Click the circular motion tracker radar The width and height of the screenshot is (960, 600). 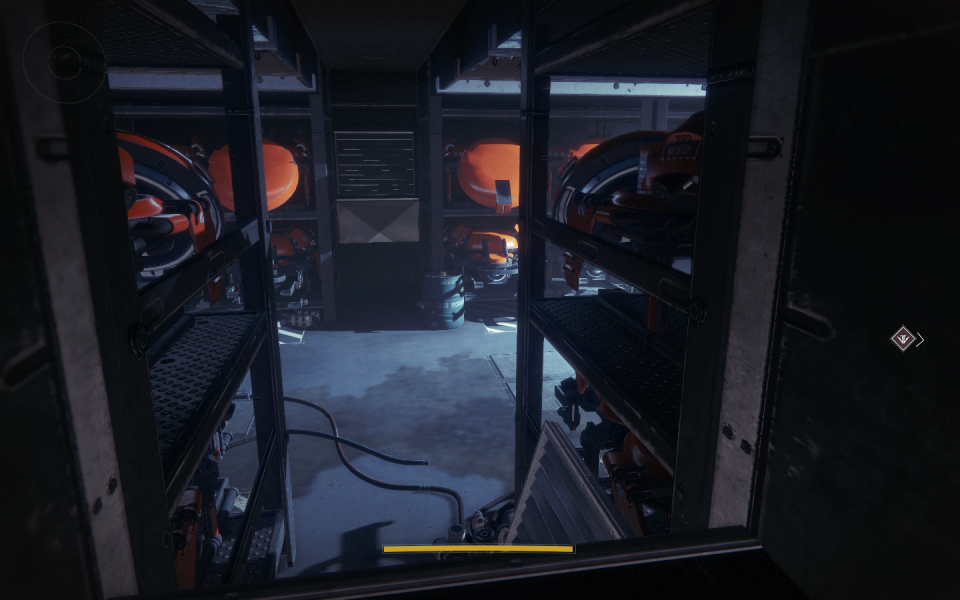(64, 62)
